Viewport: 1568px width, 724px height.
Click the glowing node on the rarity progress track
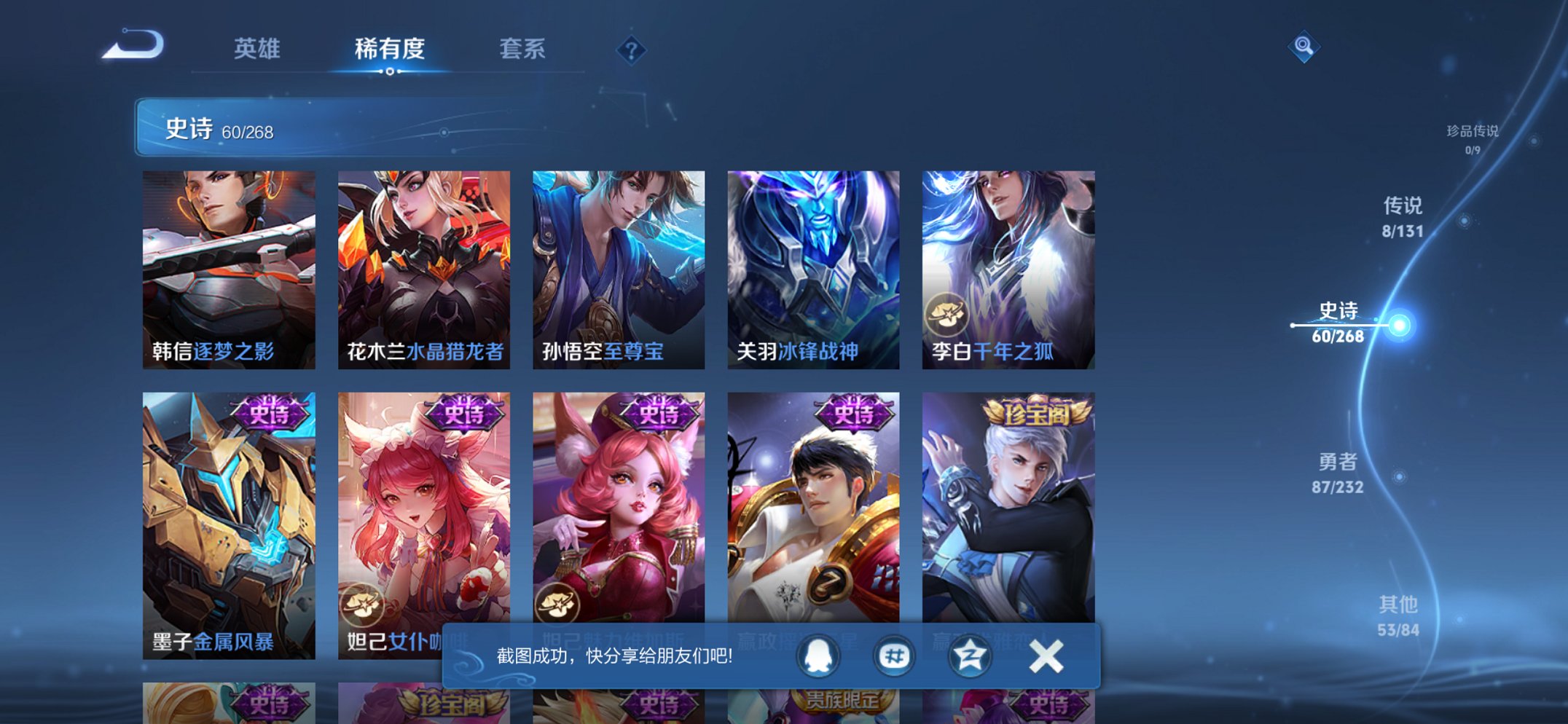click(1399, 326)
